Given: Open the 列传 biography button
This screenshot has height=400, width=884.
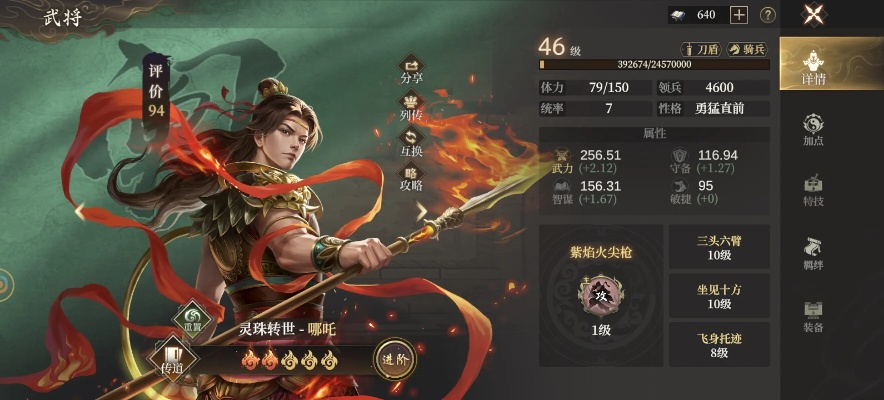Looking at the screenshot, I should click(411, 106).
